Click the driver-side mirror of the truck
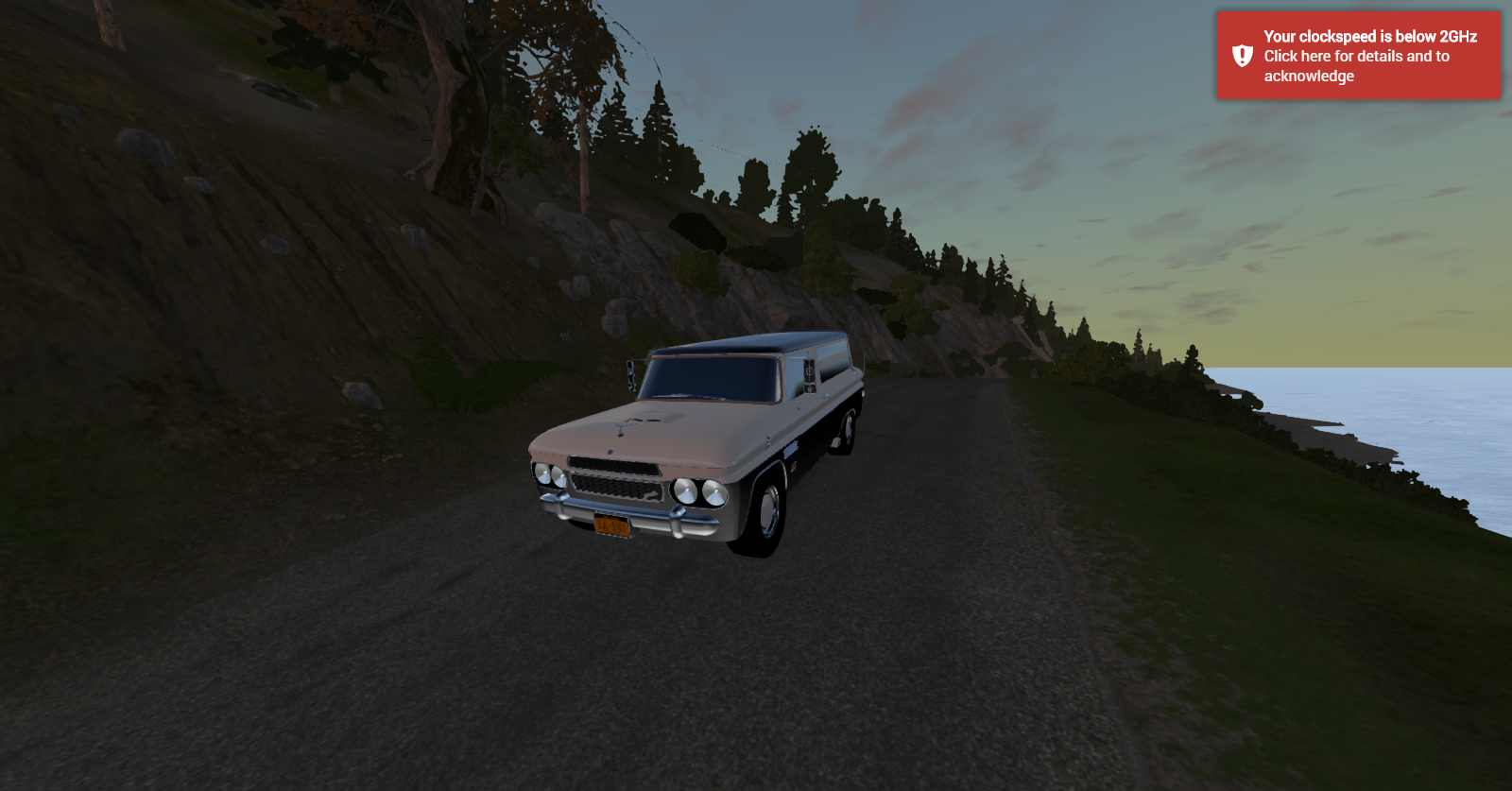The width and height of the screenshot is (1512, 791). (631, 374)
